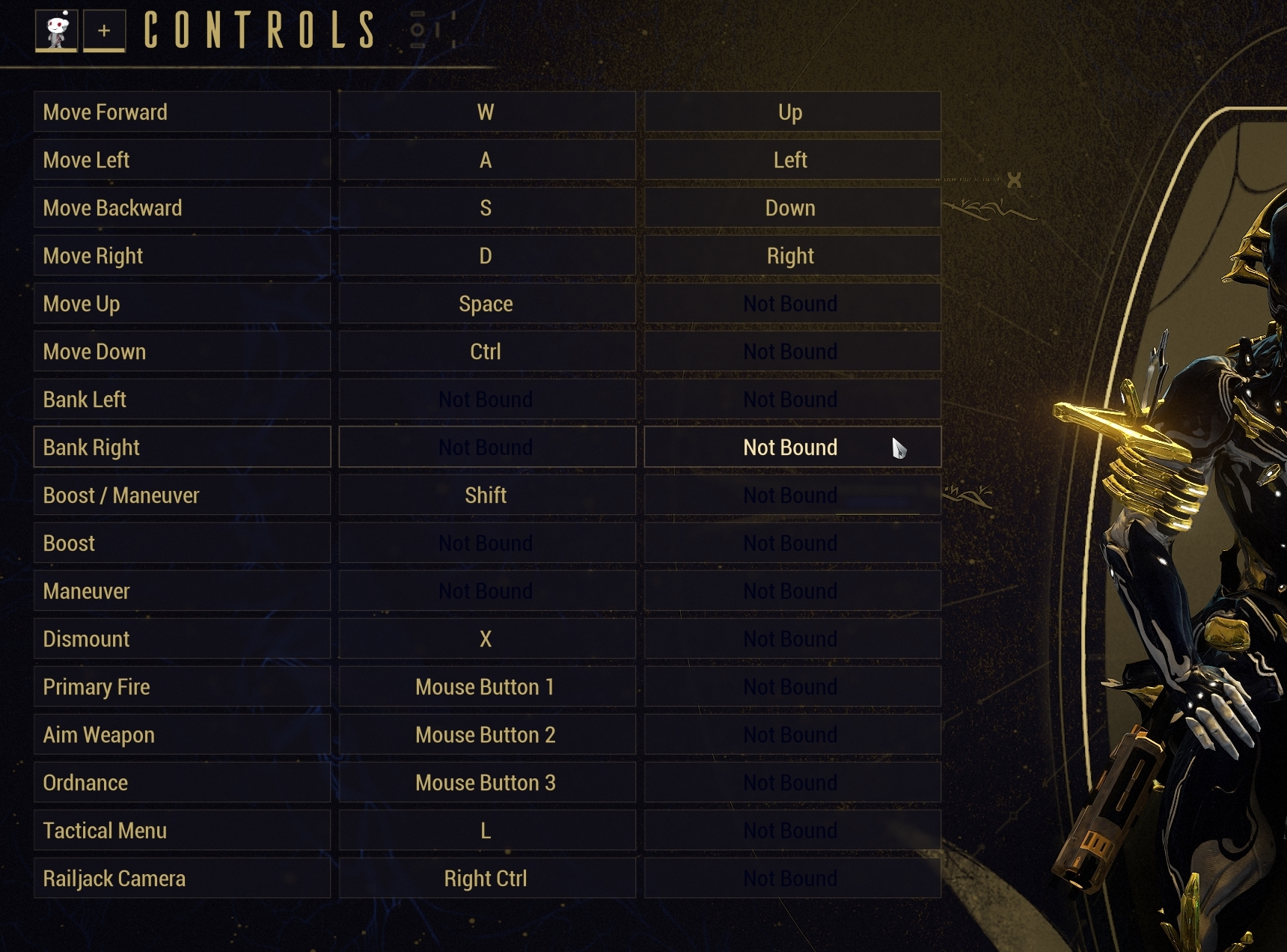This screenshot has height=952, width=1287.
Task: Click the Space binding for Move Up
Action: [x=486, y=303]
